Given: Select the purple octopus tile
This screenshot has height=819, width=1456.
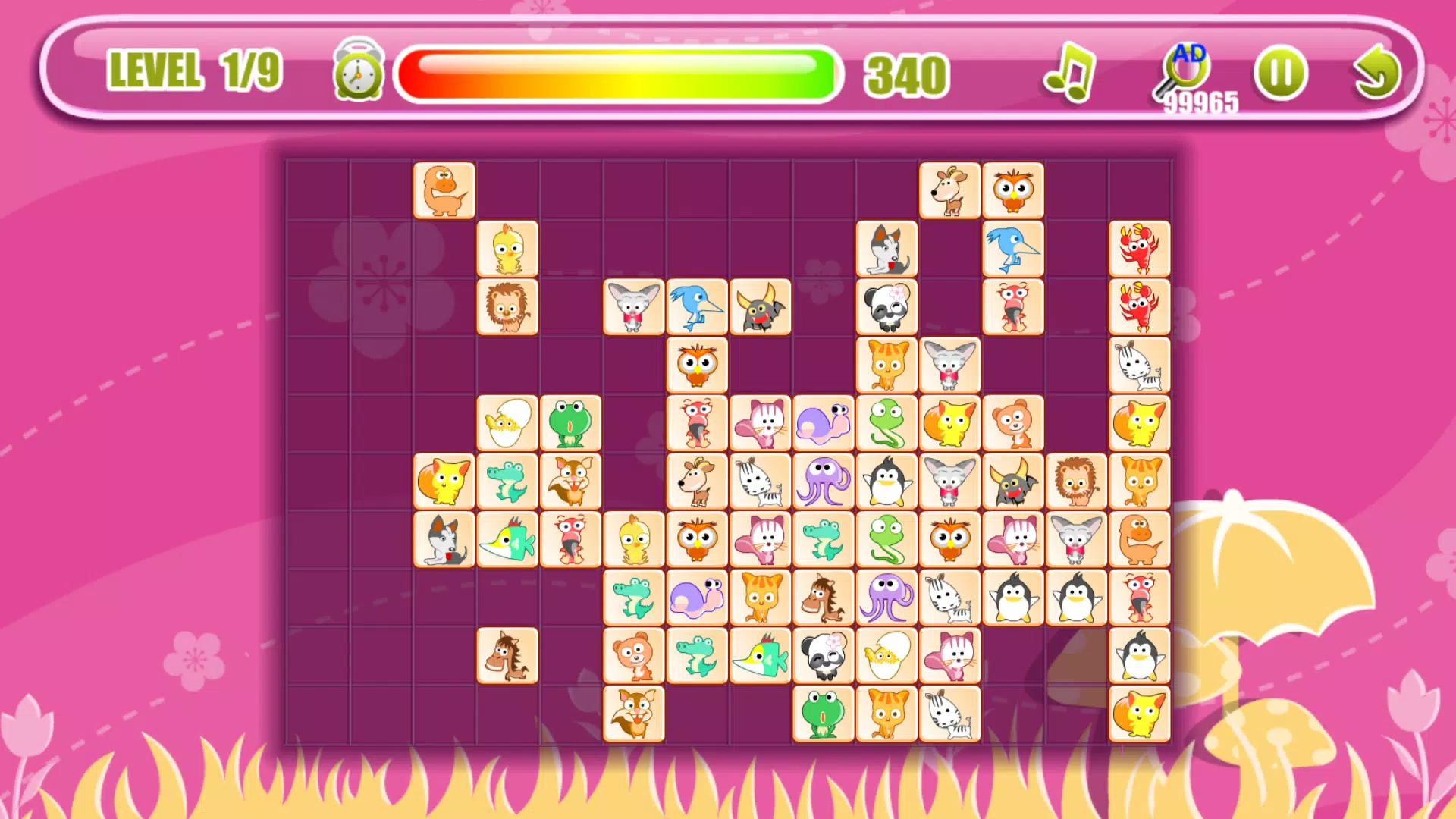Looking at the screenshot, I should coord(823,480).
